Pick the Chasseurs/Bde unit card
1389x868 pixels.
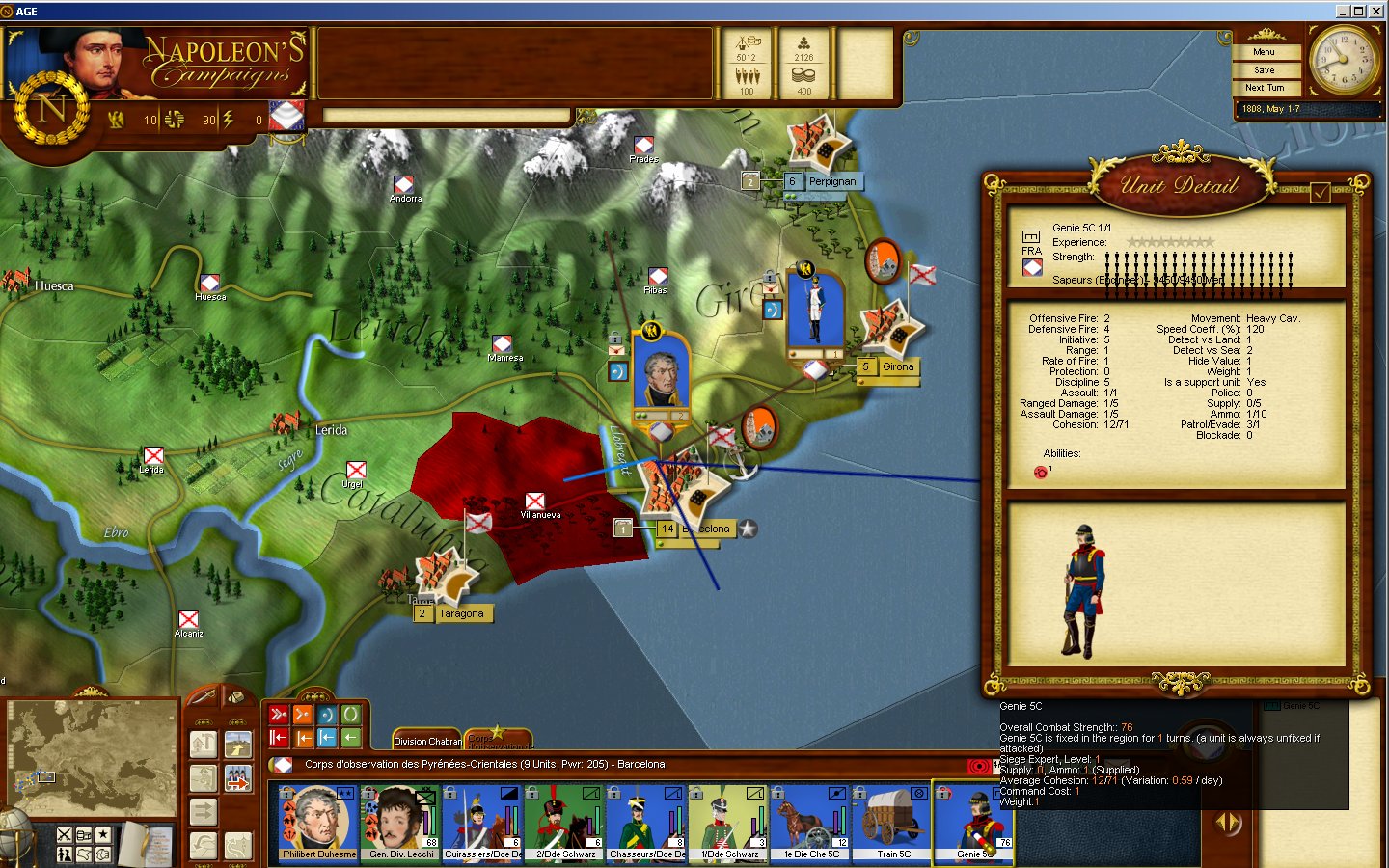[x=646, y=822]
